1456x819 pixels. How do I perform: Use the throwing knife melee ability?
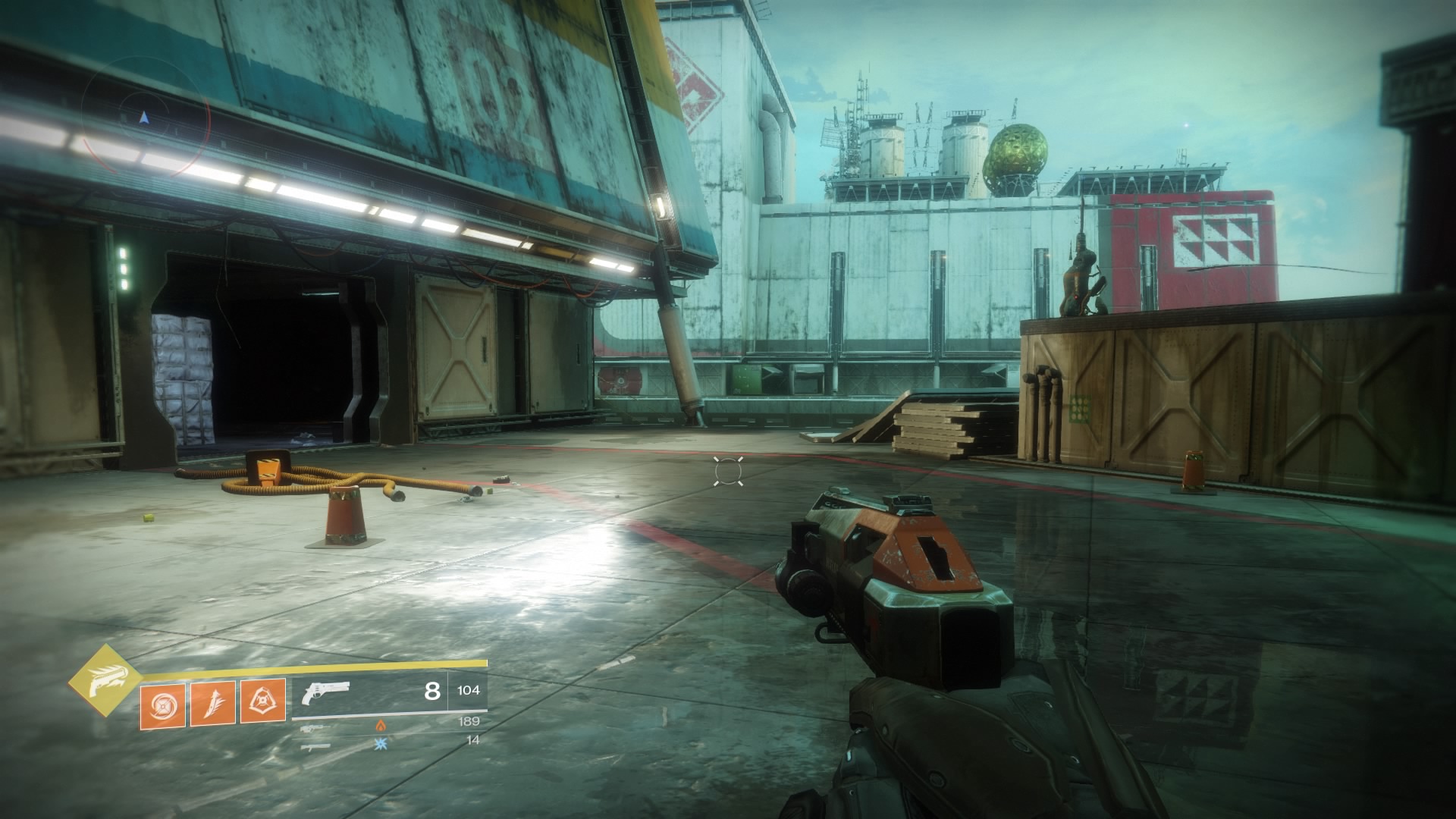212,701
